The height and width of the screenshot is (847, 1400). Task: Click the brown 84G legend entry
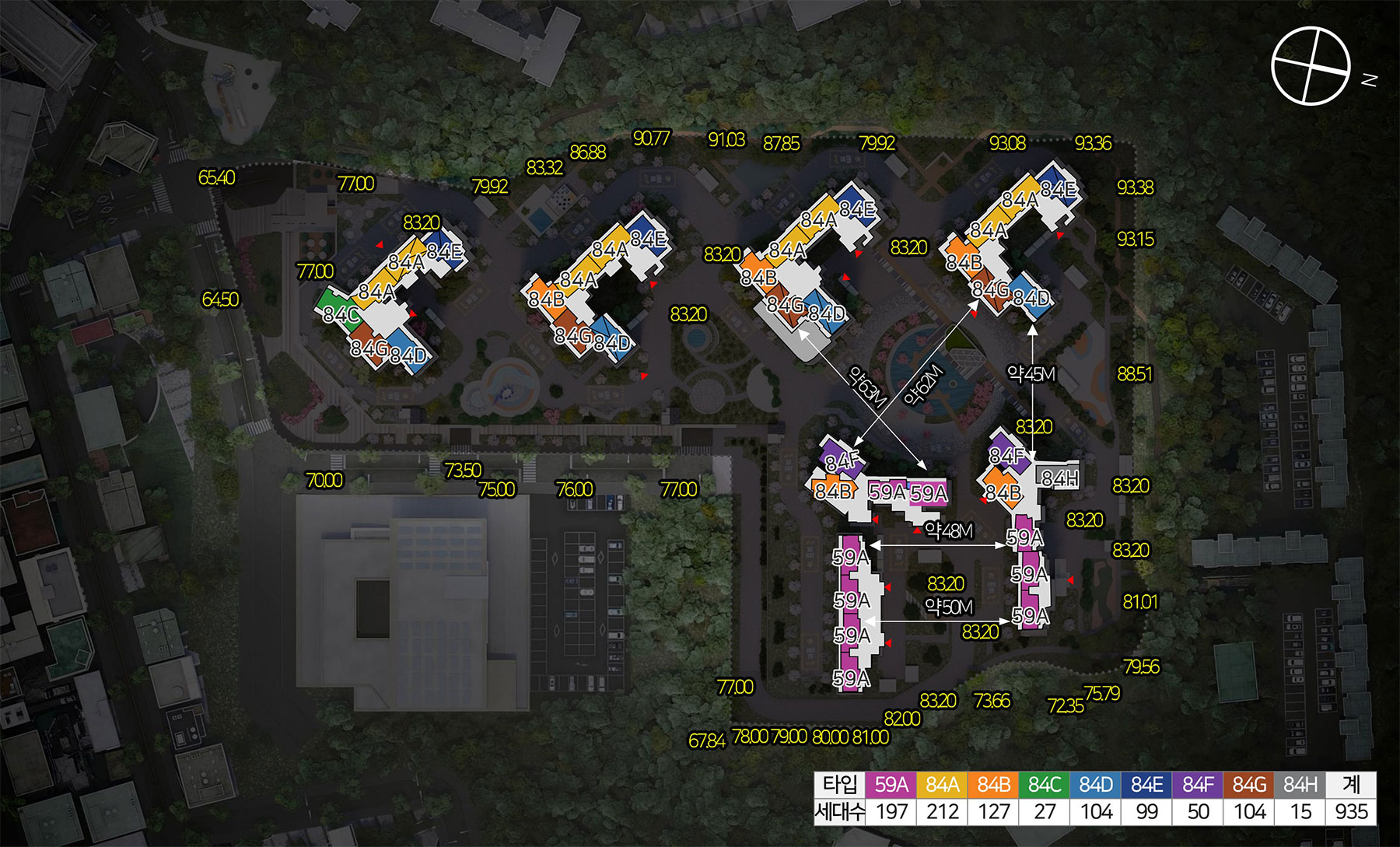click(1249, 785)
